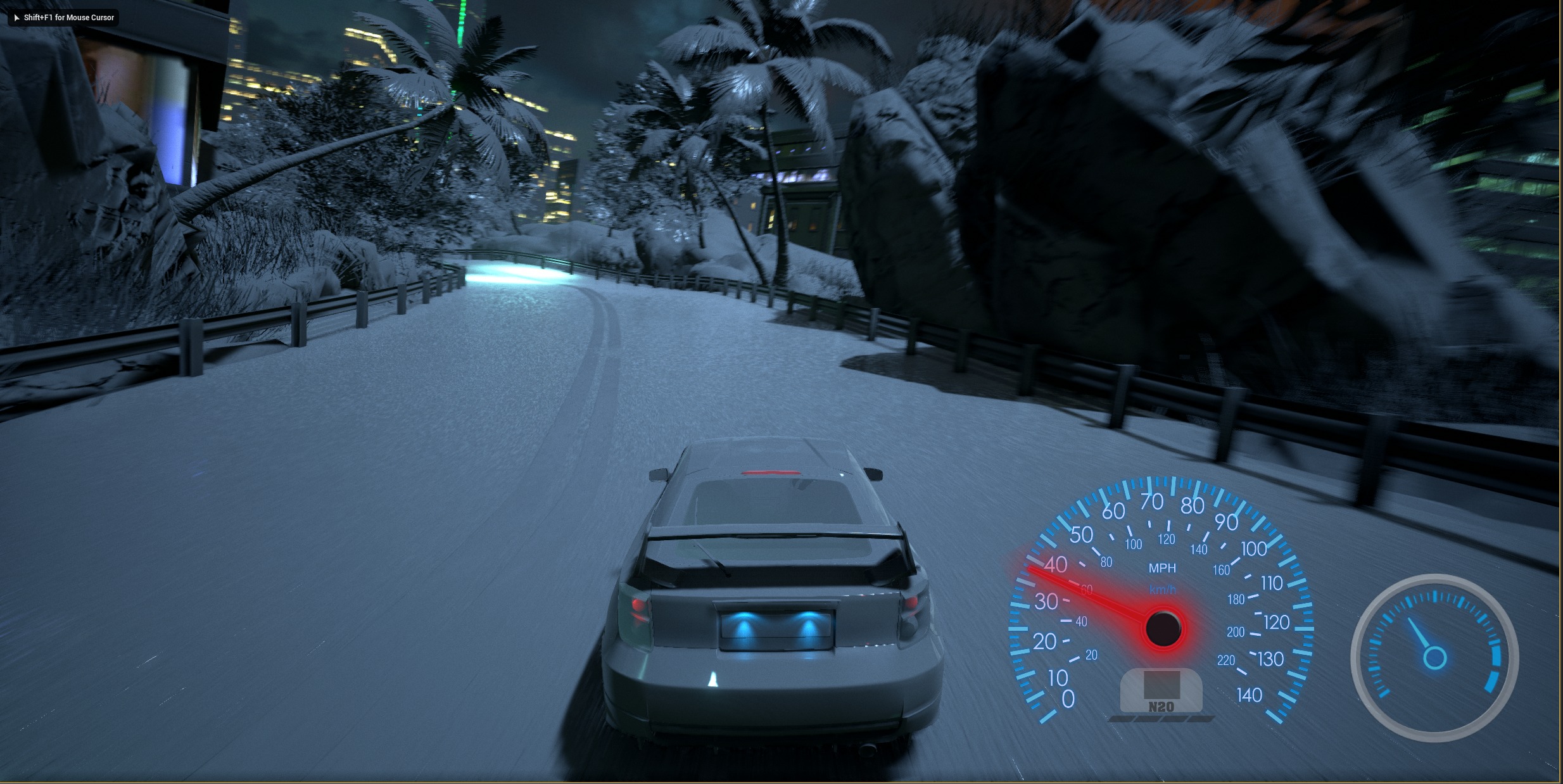
Task: Expand the Shift+F1 notification via its arrow
Action: coord(16,18)
